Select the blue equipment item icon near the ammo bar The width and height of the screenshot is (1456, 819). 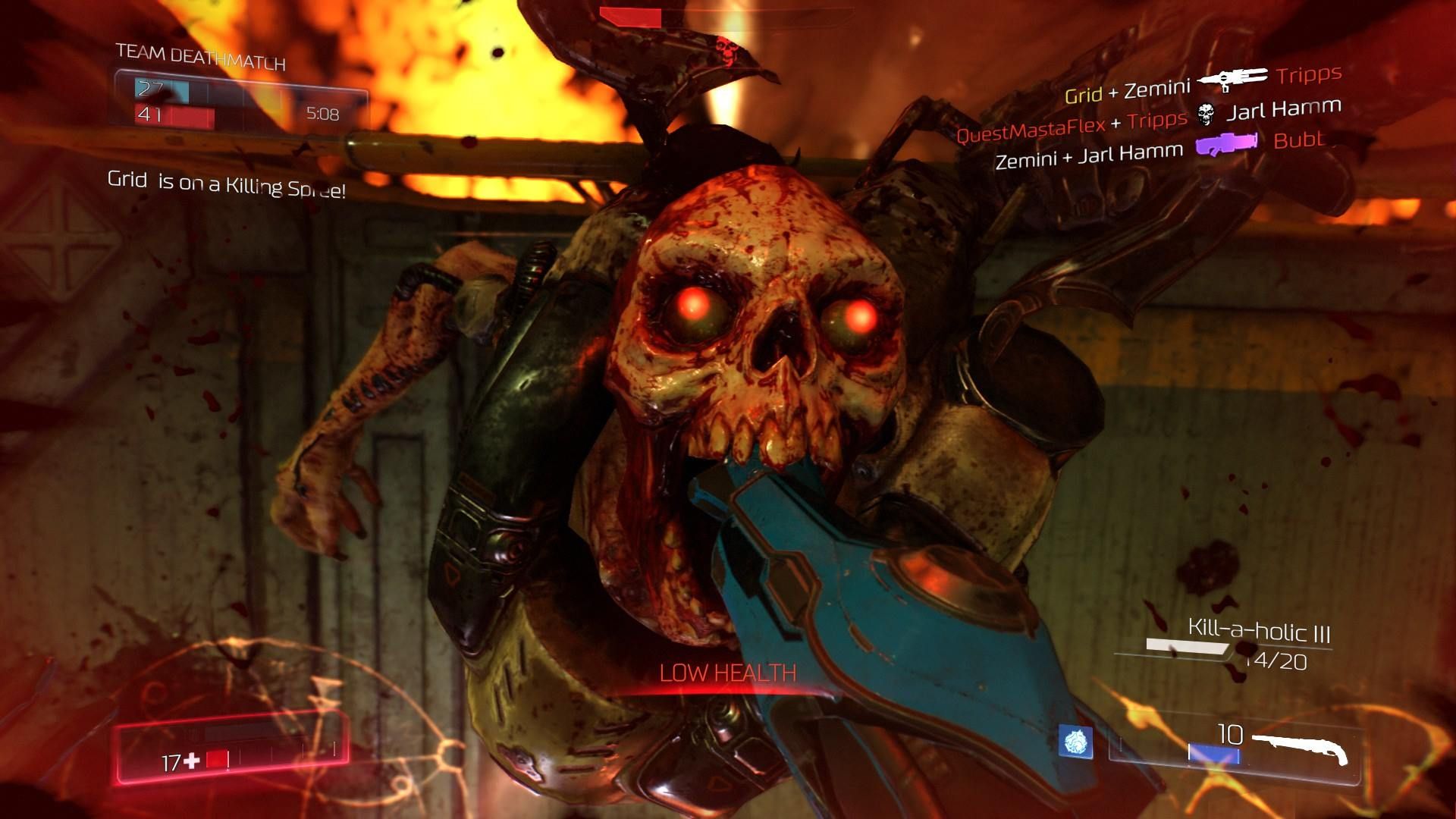point(1075,742)
